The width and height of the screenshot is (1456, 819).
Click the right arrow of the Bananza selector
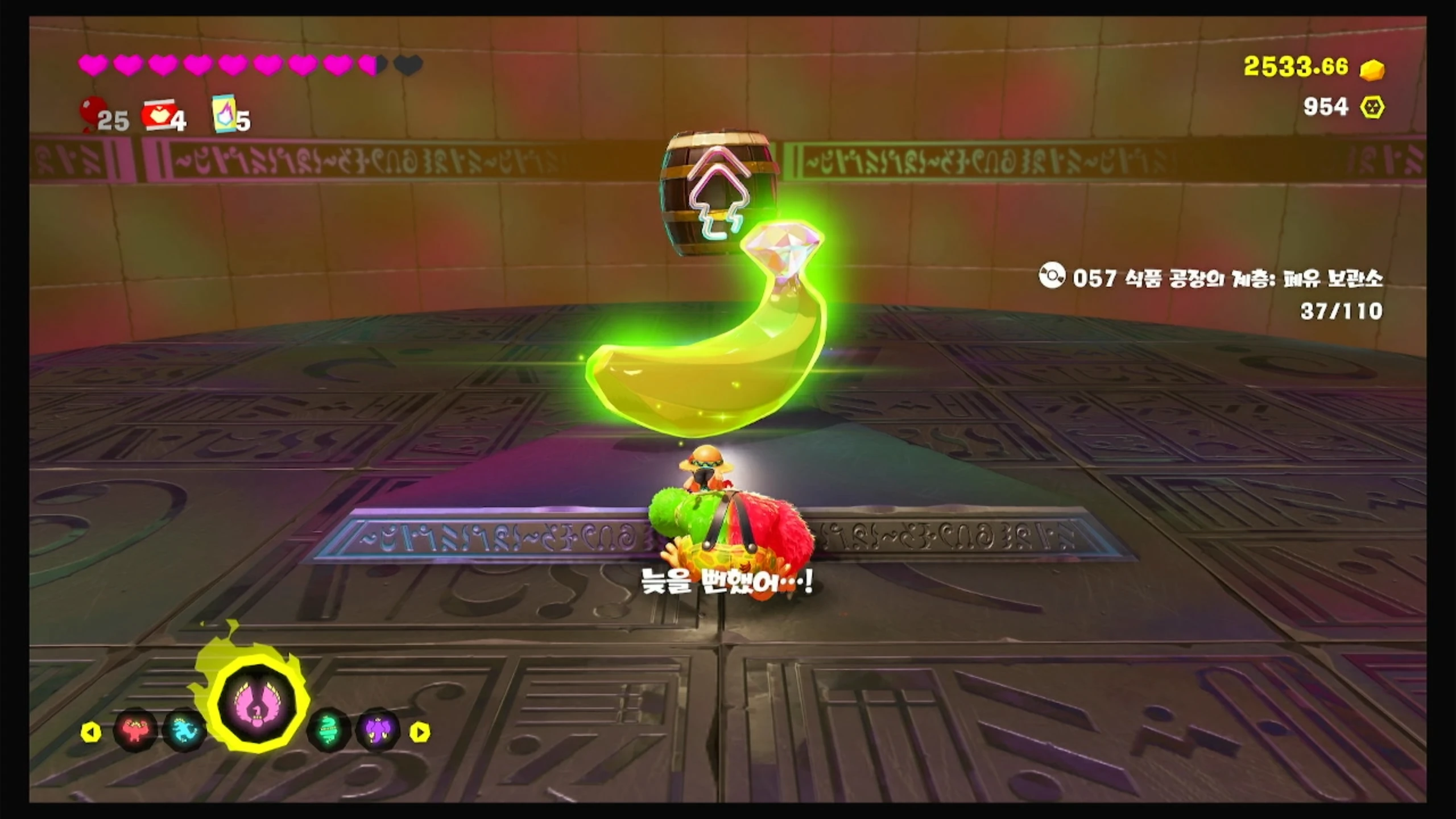pos(420,732)
